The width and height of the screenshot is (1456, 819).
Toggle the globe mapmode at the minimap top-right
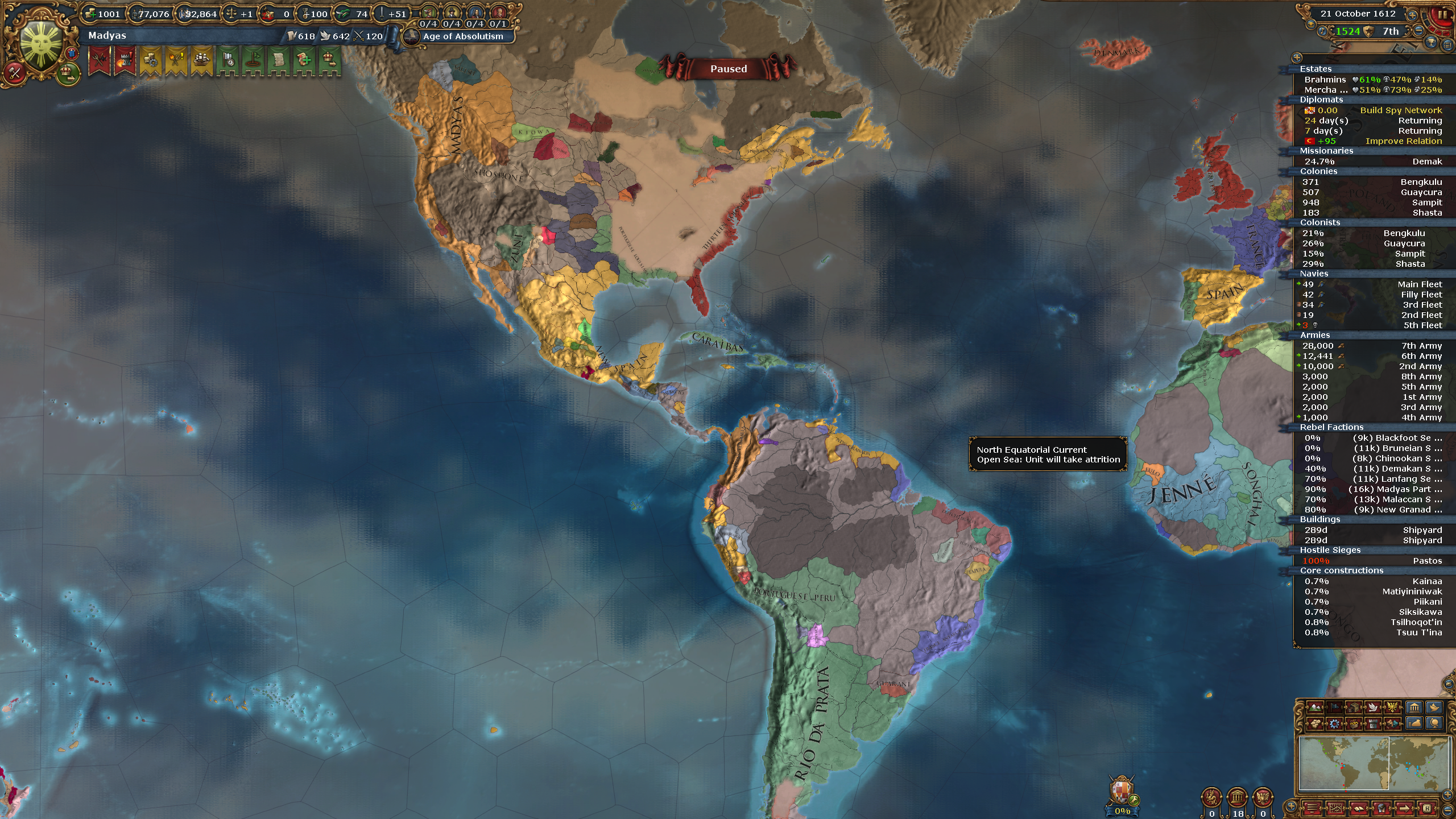pos(1434,724)
